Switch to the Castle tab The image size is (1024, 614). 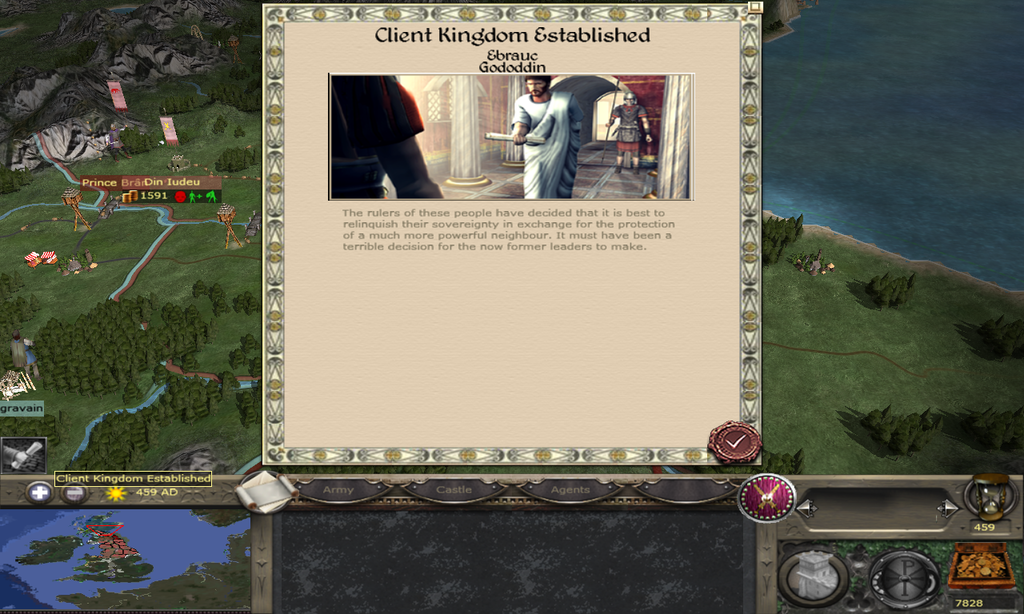coord(454,490)
